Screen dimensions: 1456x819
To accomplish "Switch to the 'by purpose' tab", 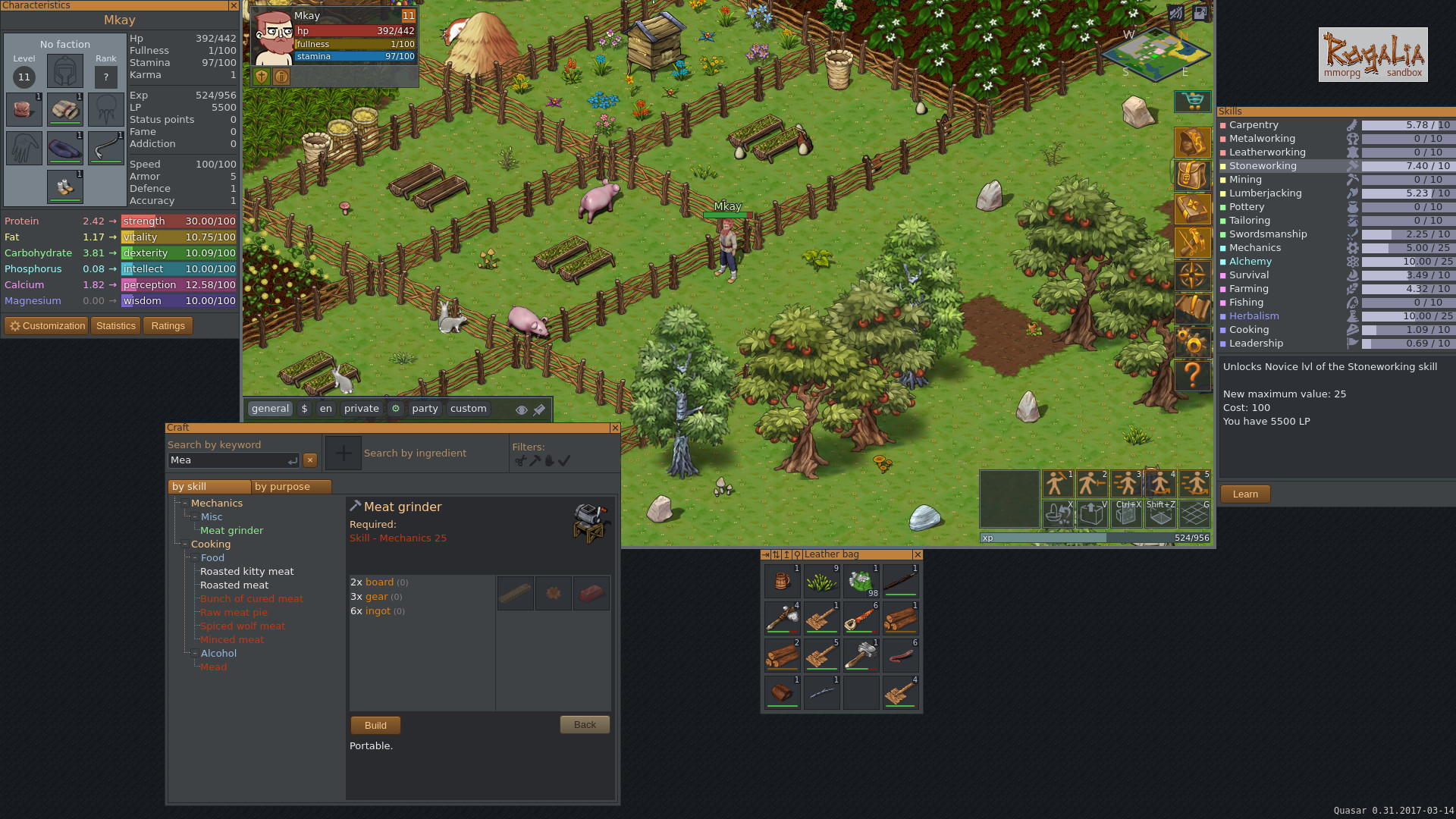I will [x=284, y=486].
